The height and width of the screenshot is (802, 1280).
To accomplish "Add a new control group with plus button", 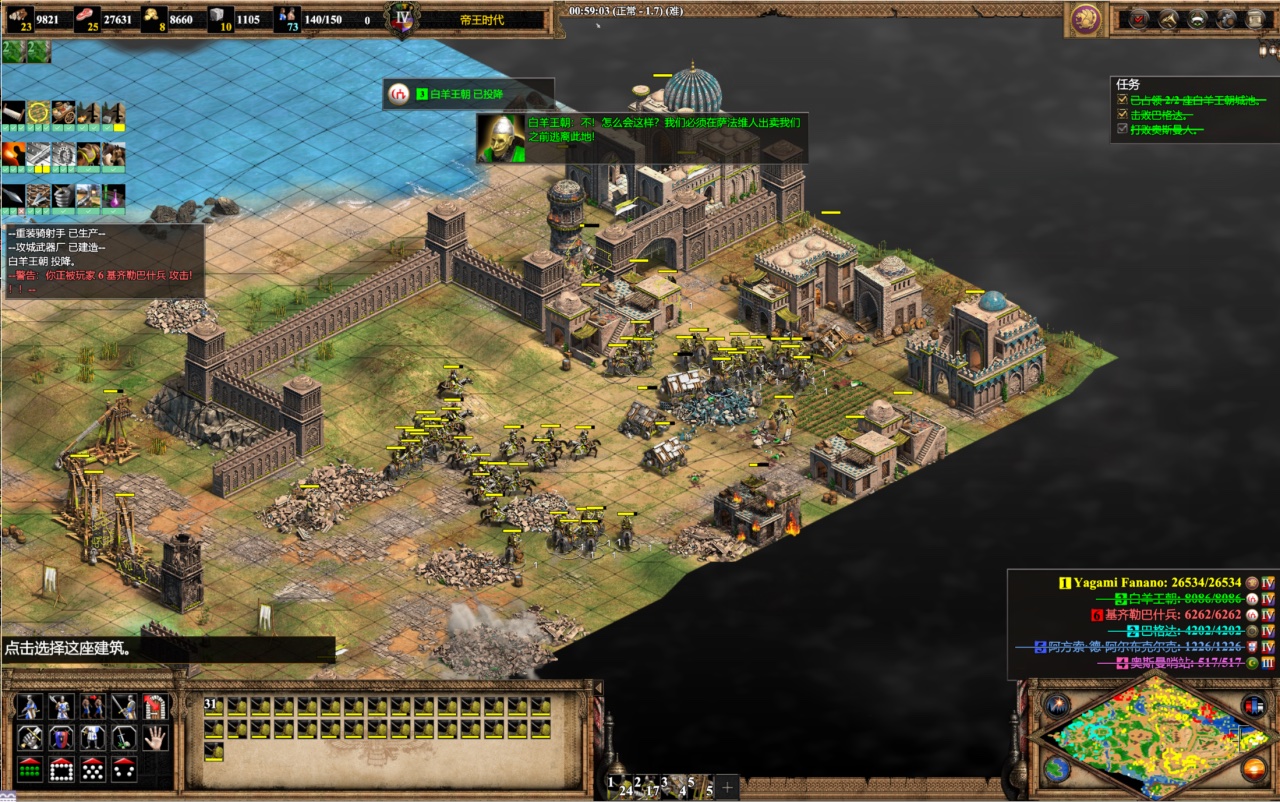I will (x=727, y=787).
